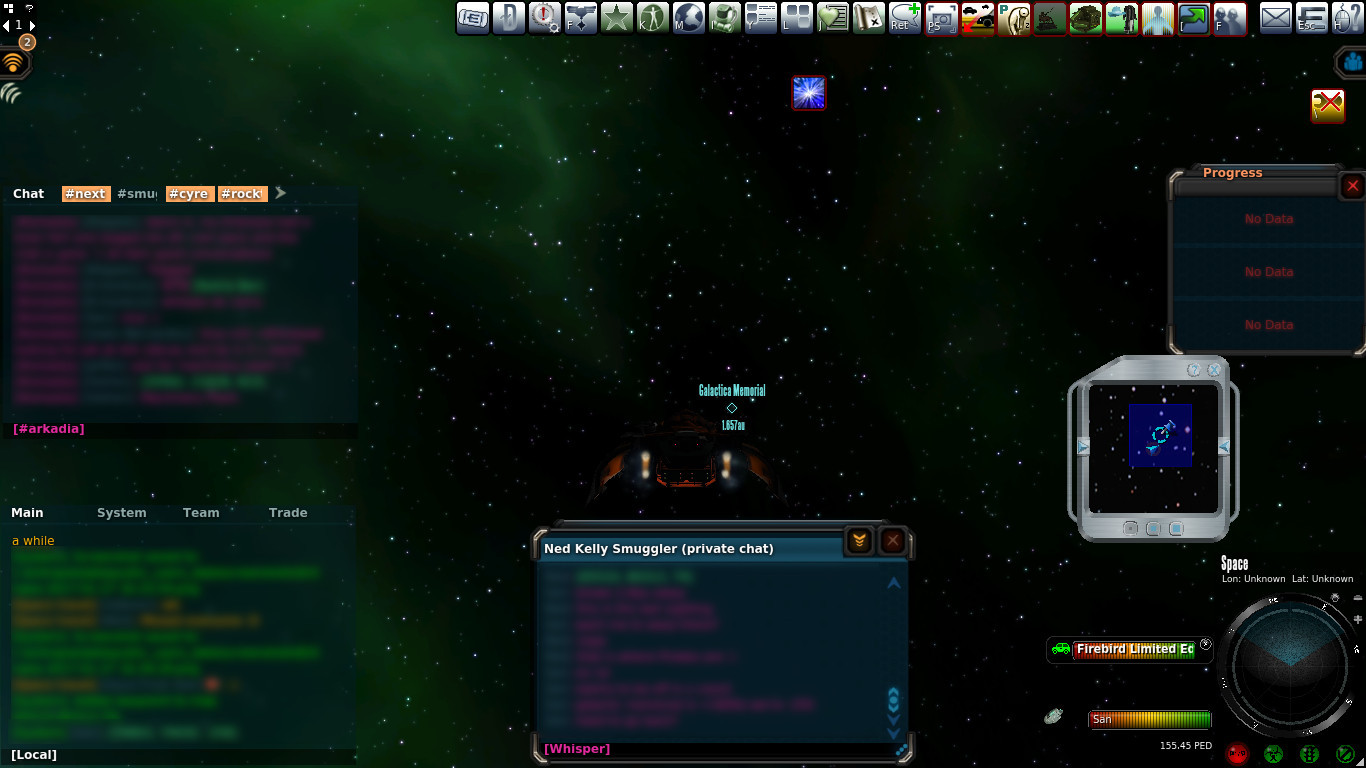
Task: Open the star icon in top toolbar
Action: (x=617, y=18)
